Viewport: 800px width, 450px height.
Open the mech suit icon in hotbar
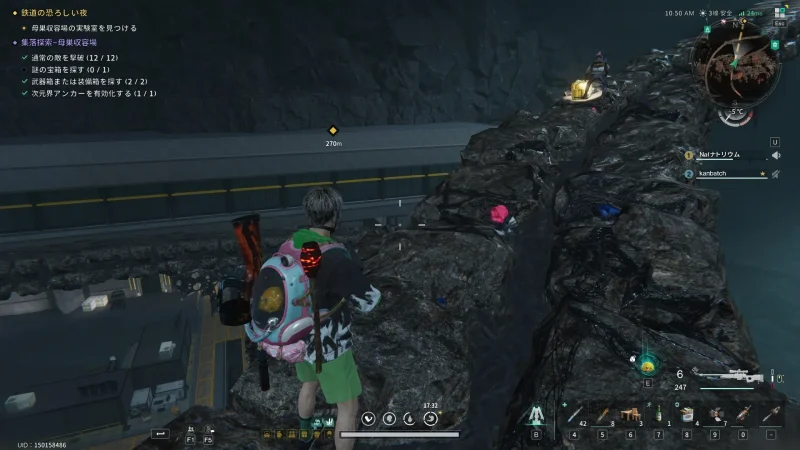pos(535,413)
